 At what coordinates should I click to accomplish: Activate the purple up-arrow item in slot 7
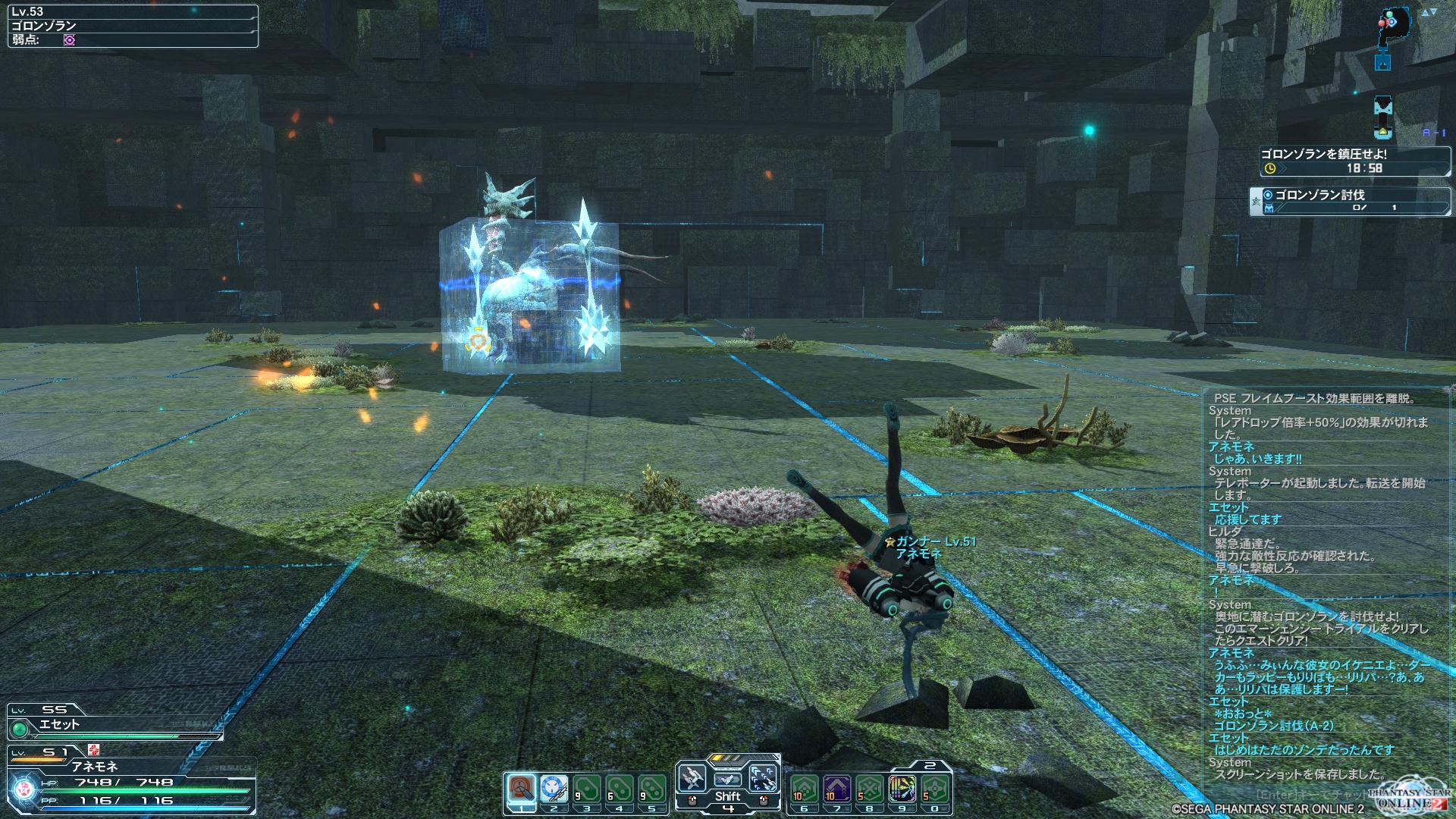837,789
